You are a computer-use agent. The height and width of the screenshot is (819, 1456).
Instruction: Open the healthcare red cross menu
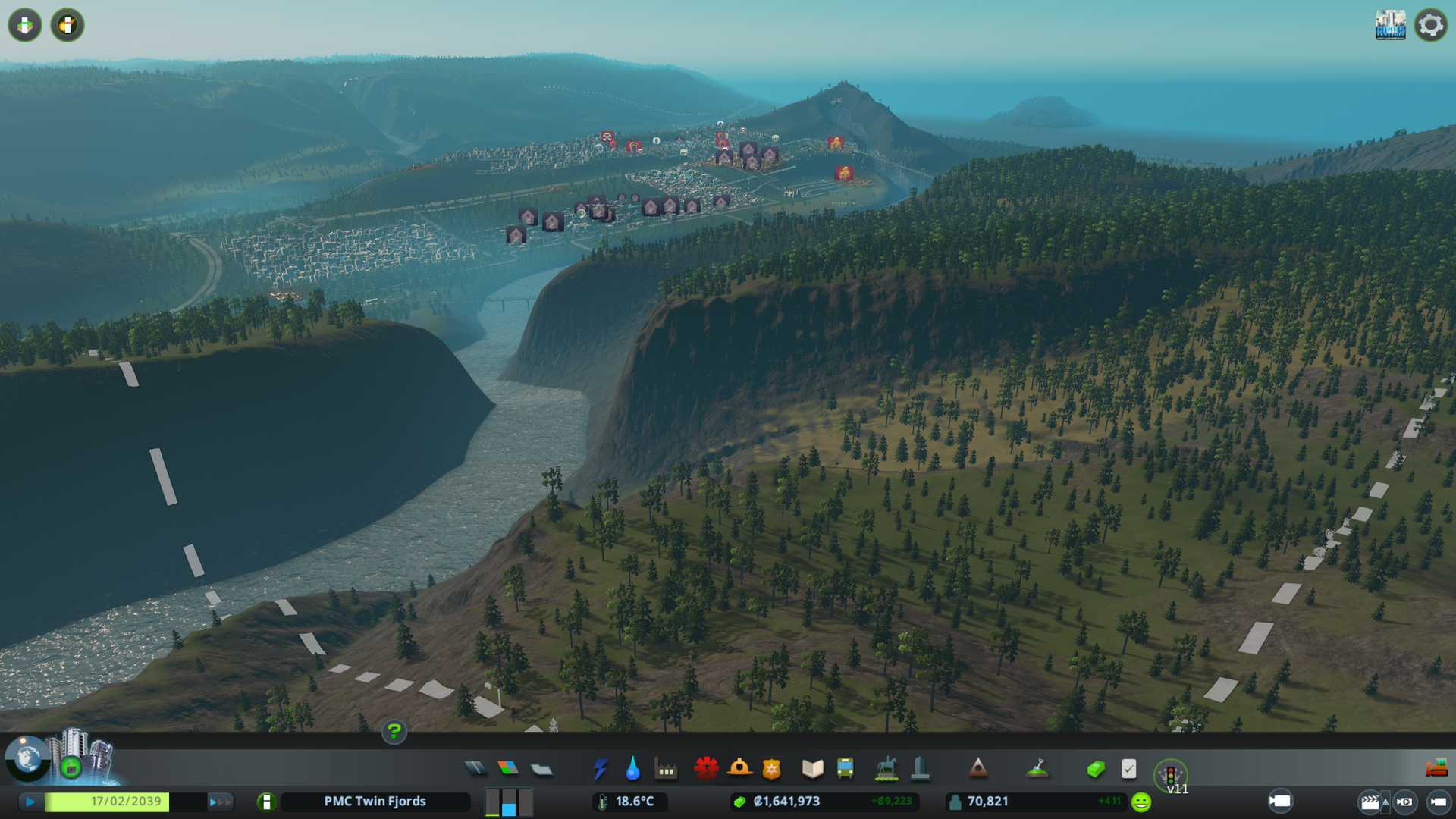tap(706, 769)
